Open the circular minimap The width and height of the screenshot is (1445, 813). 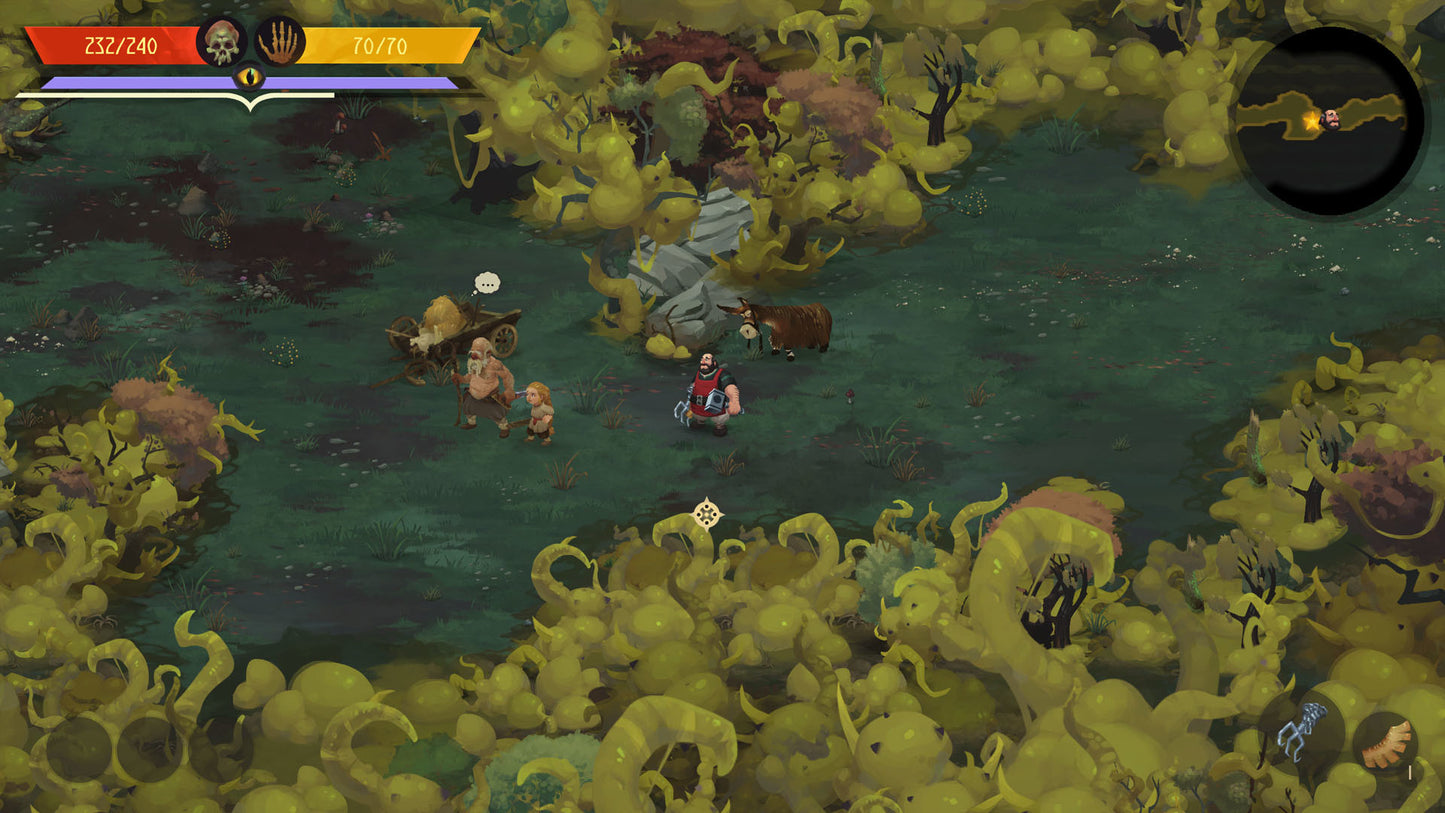(1329, 121)
